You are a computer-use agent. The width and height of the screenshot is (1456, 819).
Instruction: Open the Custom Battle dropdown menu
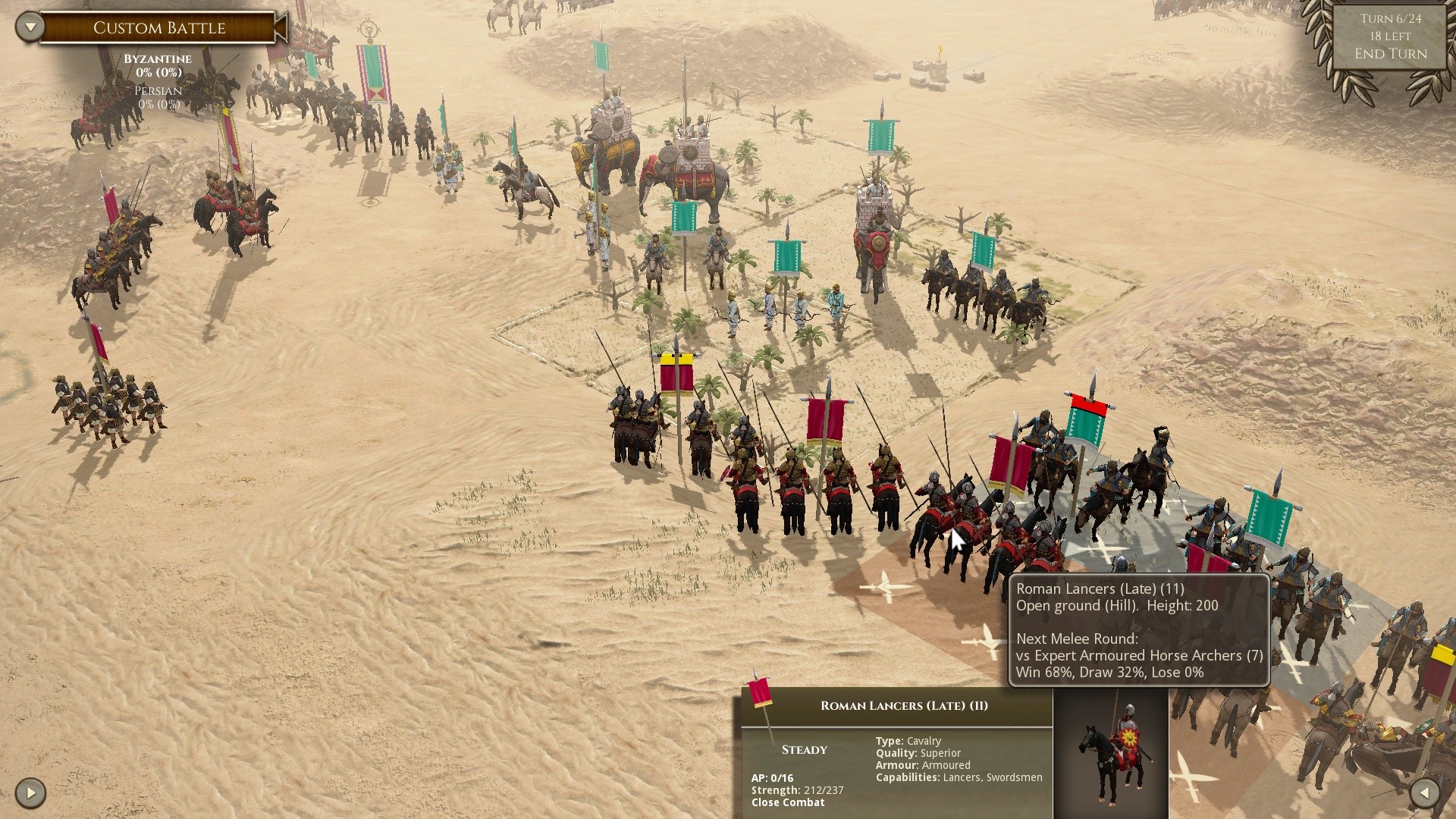click(x=30, y=27)
